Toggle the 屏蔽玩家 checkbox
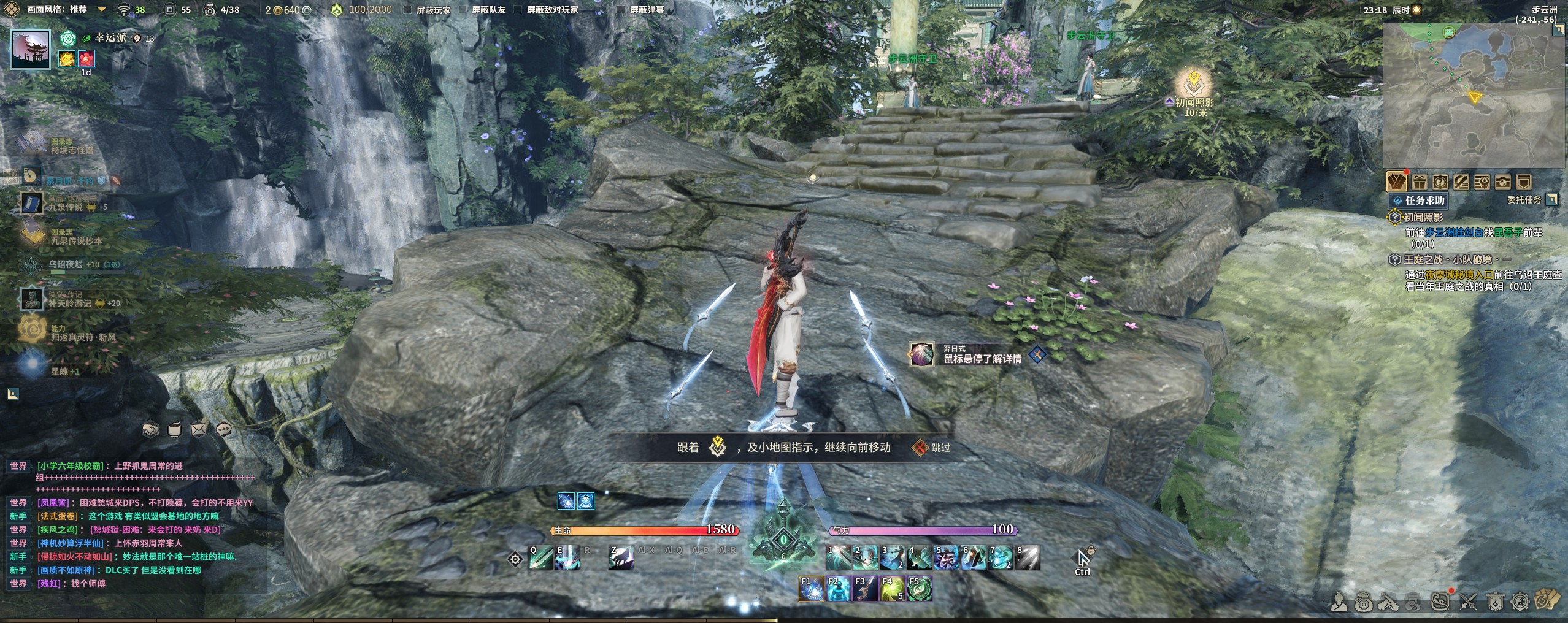The height and width of the screenshot is (623, 1568). (407, 10)
